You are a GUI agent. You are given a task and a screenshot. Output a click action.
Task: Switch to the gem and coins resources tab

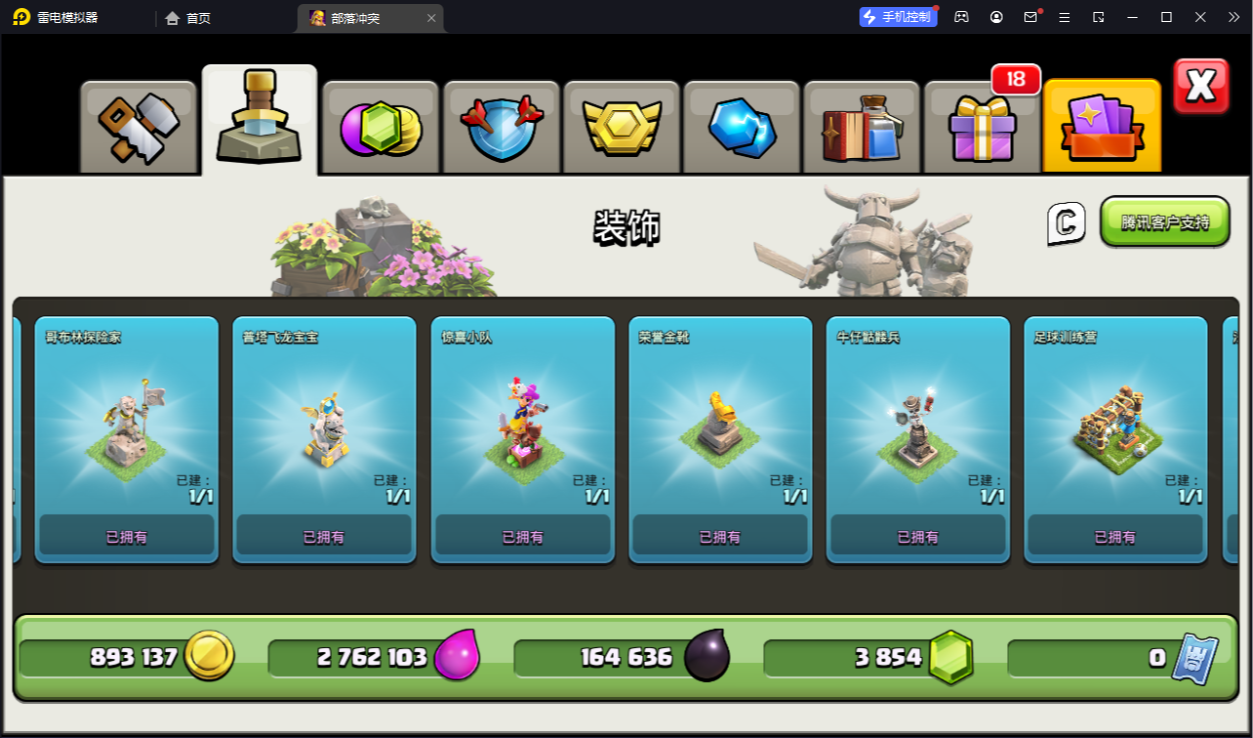pyautogui.click(x=380, y=127)
